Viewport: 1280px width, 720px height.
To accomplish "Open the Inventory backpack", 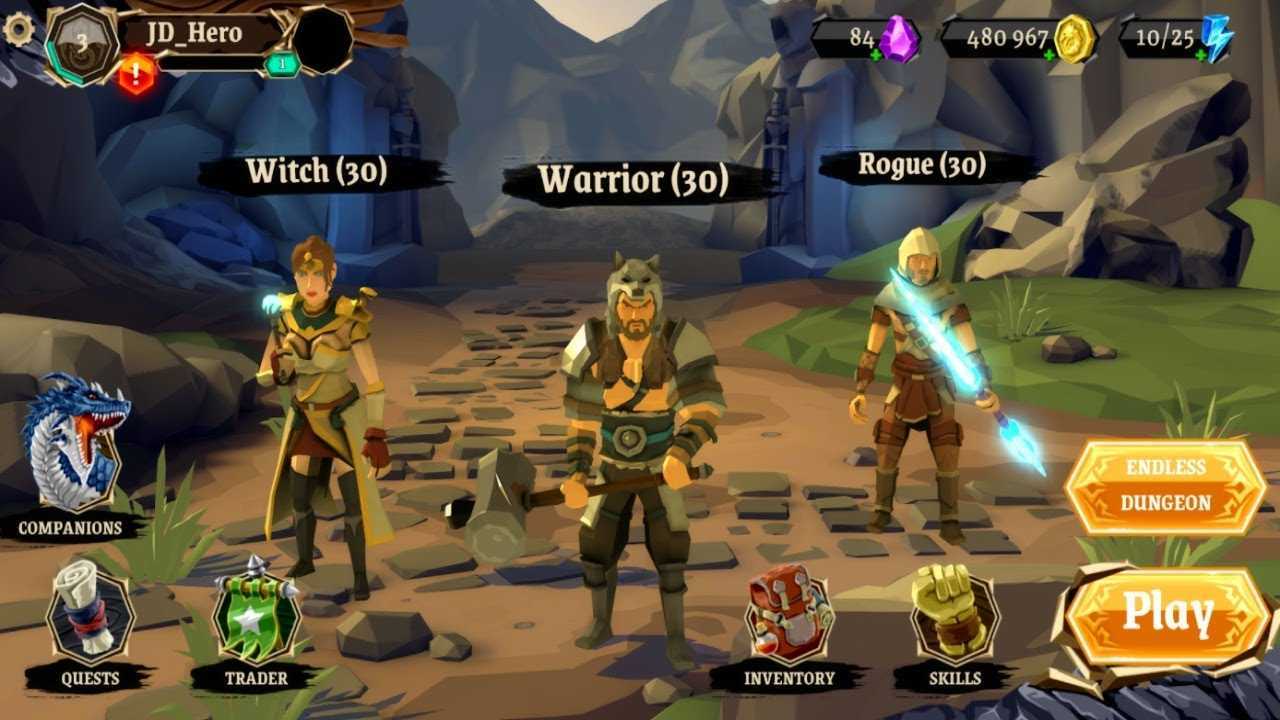I will pyautogui.click(x=789, y=615).
